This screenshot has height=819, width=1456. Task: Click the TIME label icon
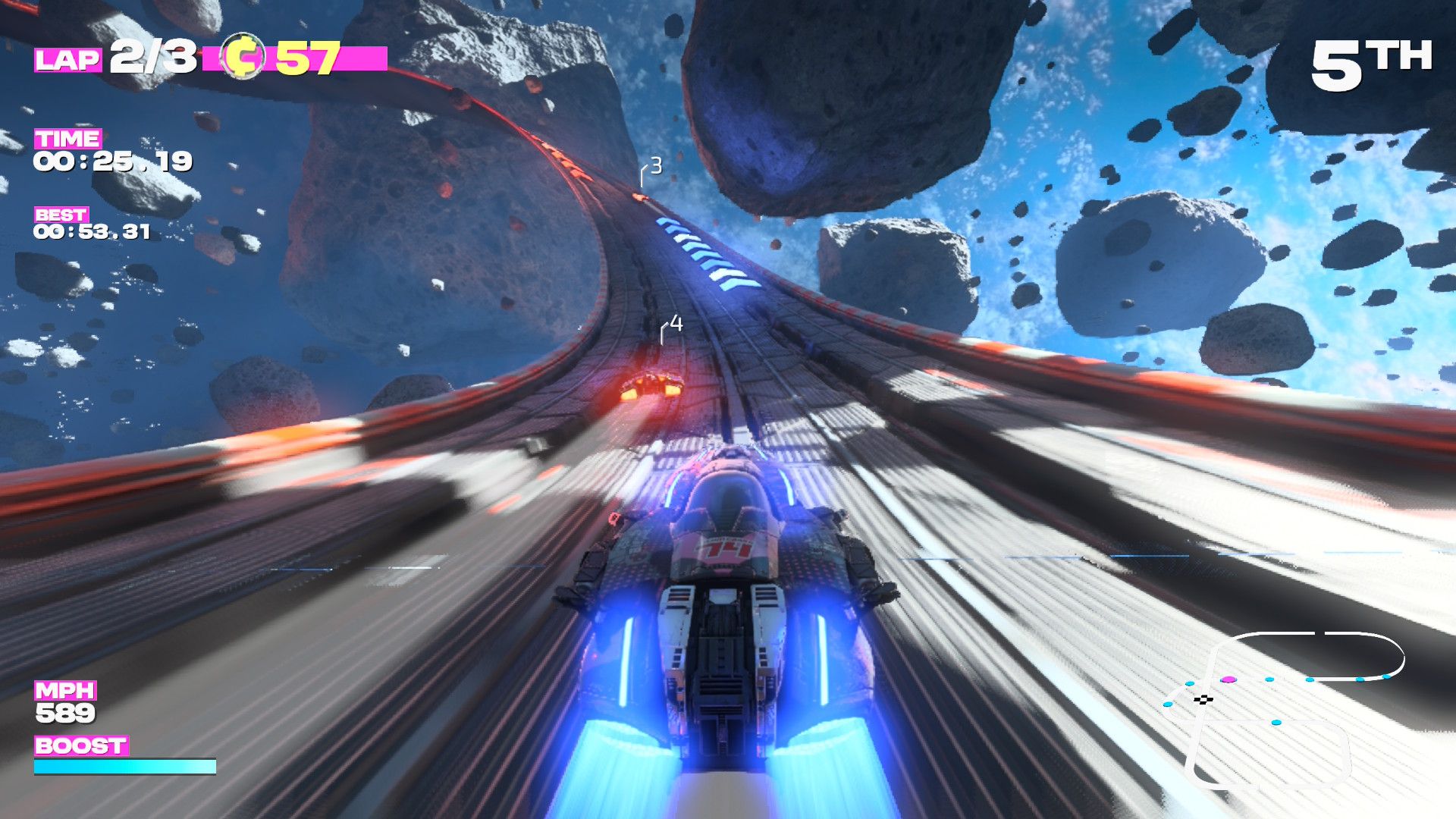coord(68,140)
